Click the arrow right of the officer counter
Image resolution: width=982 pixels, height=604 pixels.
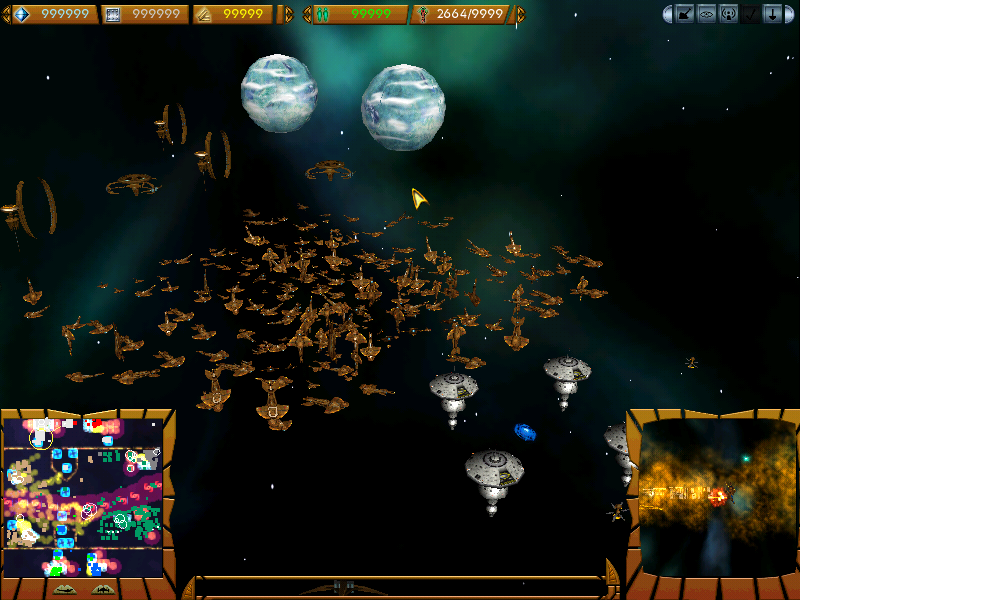(520, 14)
